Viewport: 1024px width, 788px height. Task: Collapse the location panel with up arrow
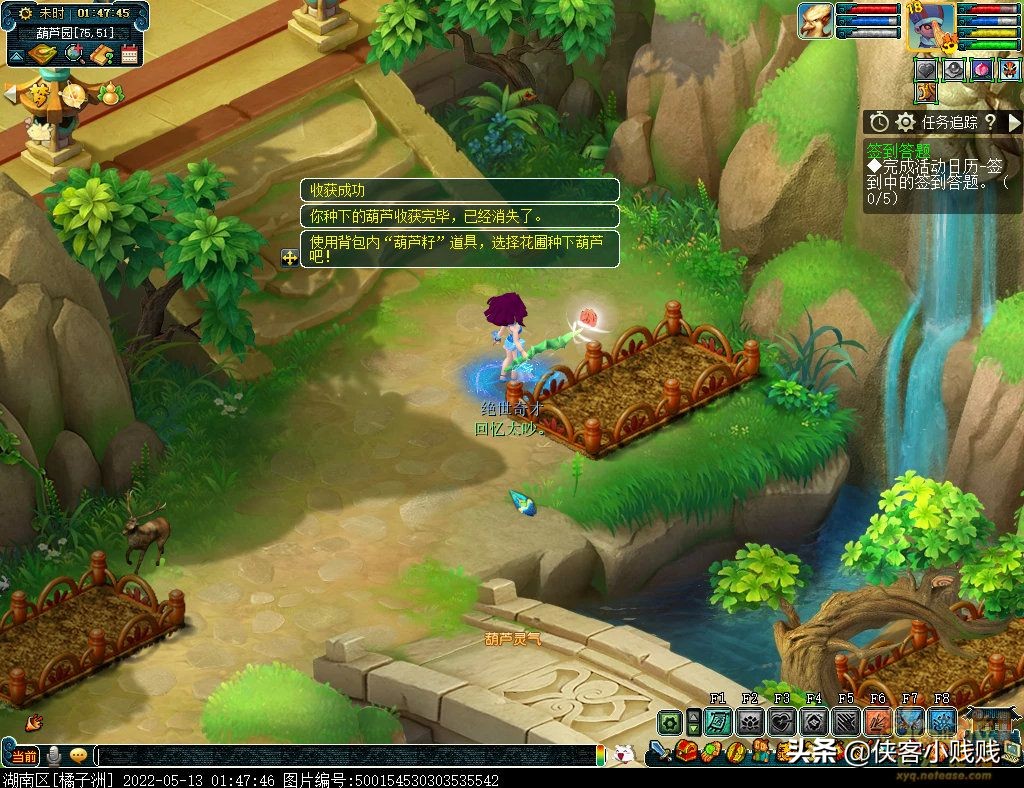click(x=15, y=55)
